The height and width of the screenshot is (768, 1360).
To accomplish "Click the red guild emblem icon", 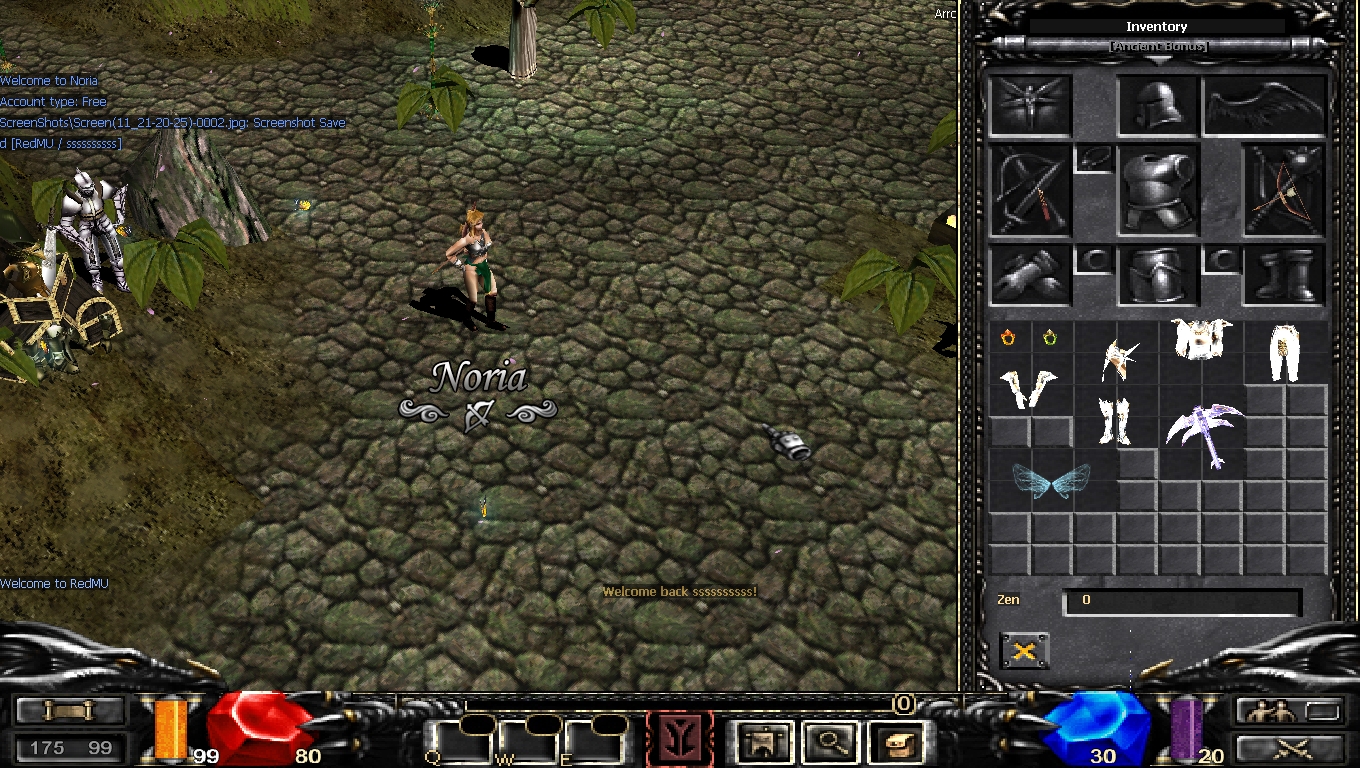I will 679,738.
